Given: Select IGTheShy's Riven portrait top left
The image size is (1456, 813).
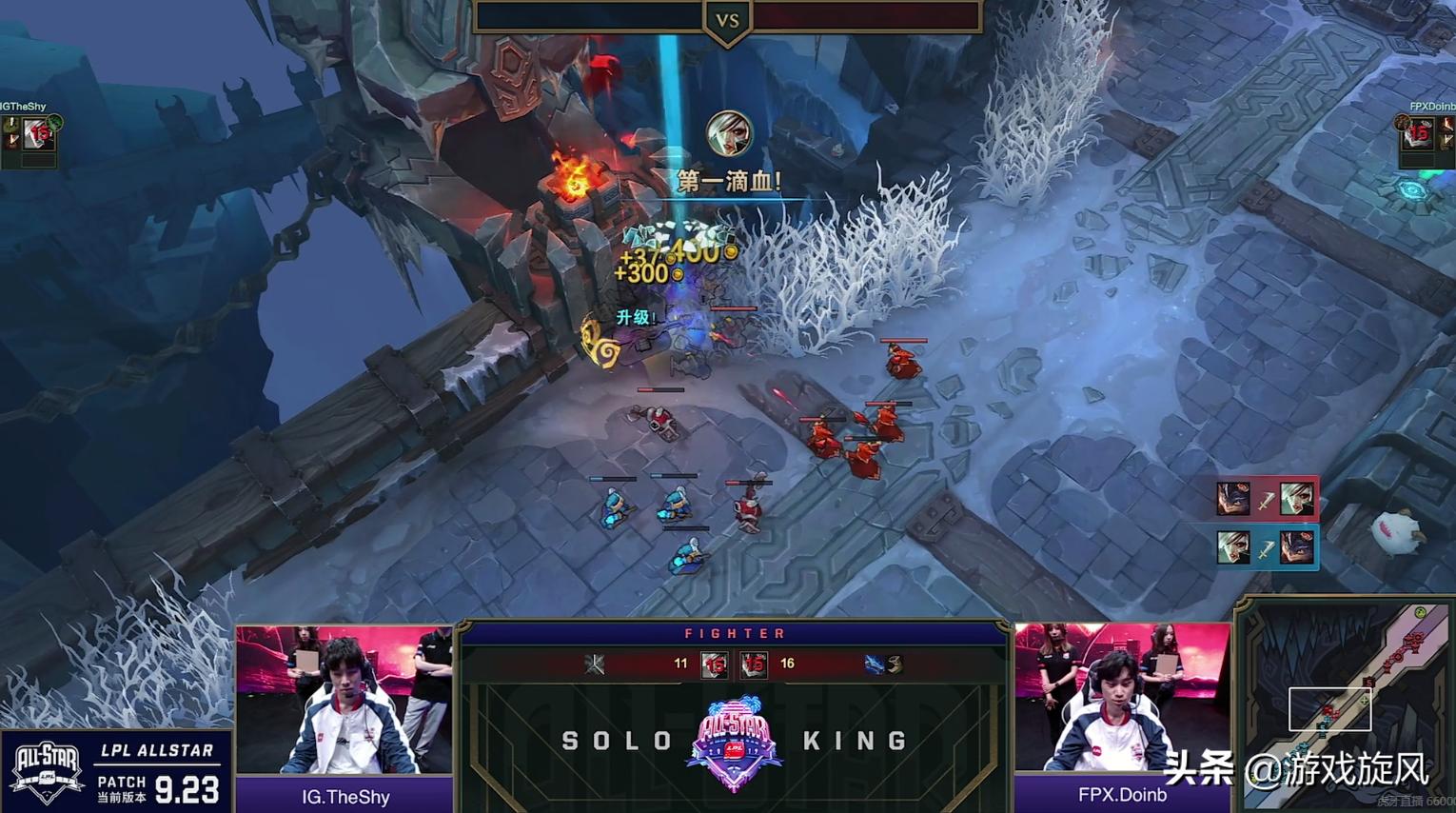Looking at the screenshot, I should coord(37,132).
